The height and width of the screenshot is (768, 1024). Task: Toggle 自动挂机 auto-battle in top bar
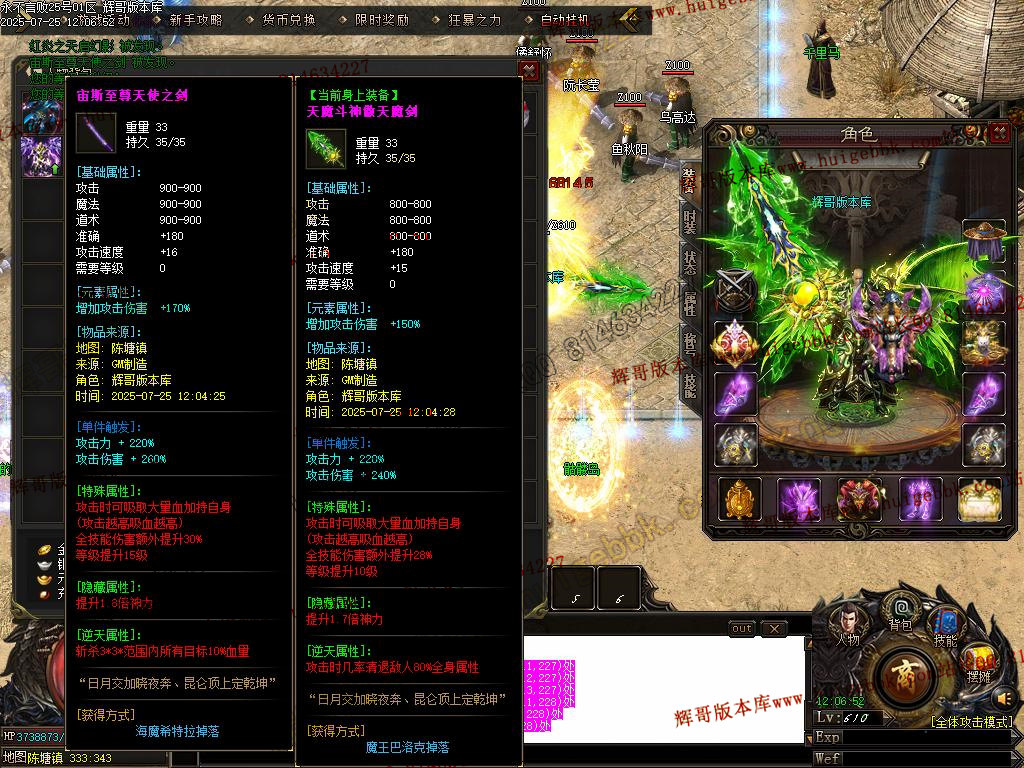pyautogui.click(x=565, y=19)
